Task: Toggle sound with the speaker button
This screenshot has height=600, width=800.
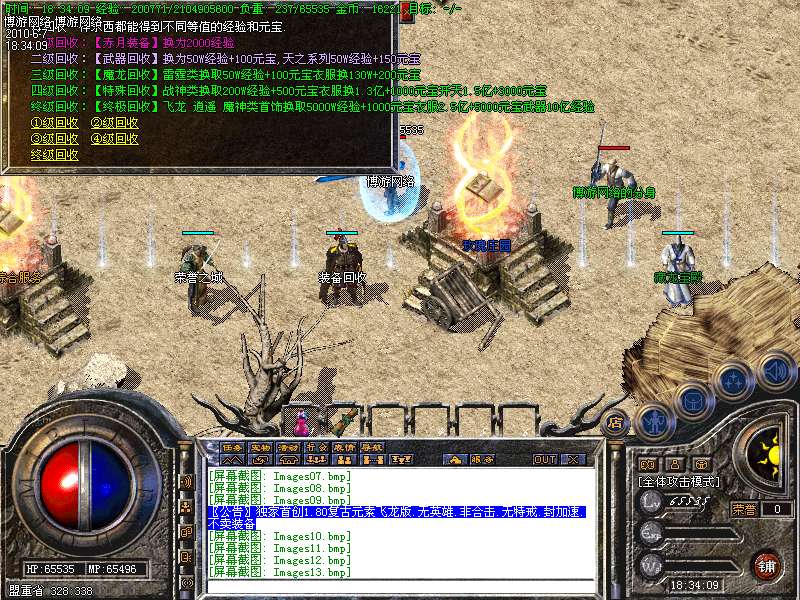Action: pos(775,371)
